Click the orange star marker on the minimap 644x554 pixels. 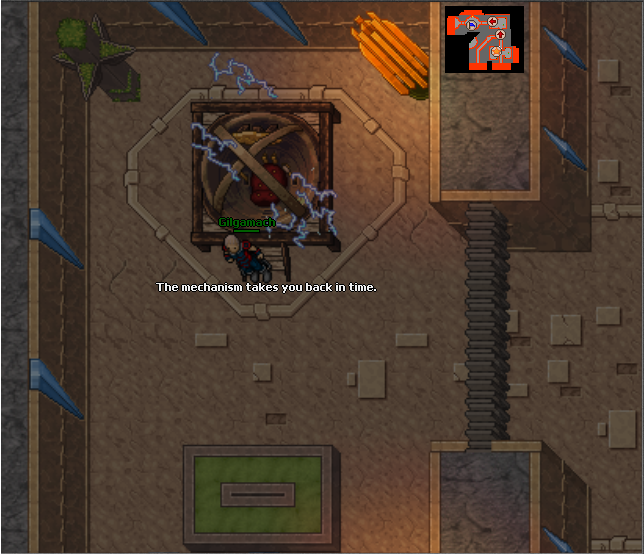496,51
